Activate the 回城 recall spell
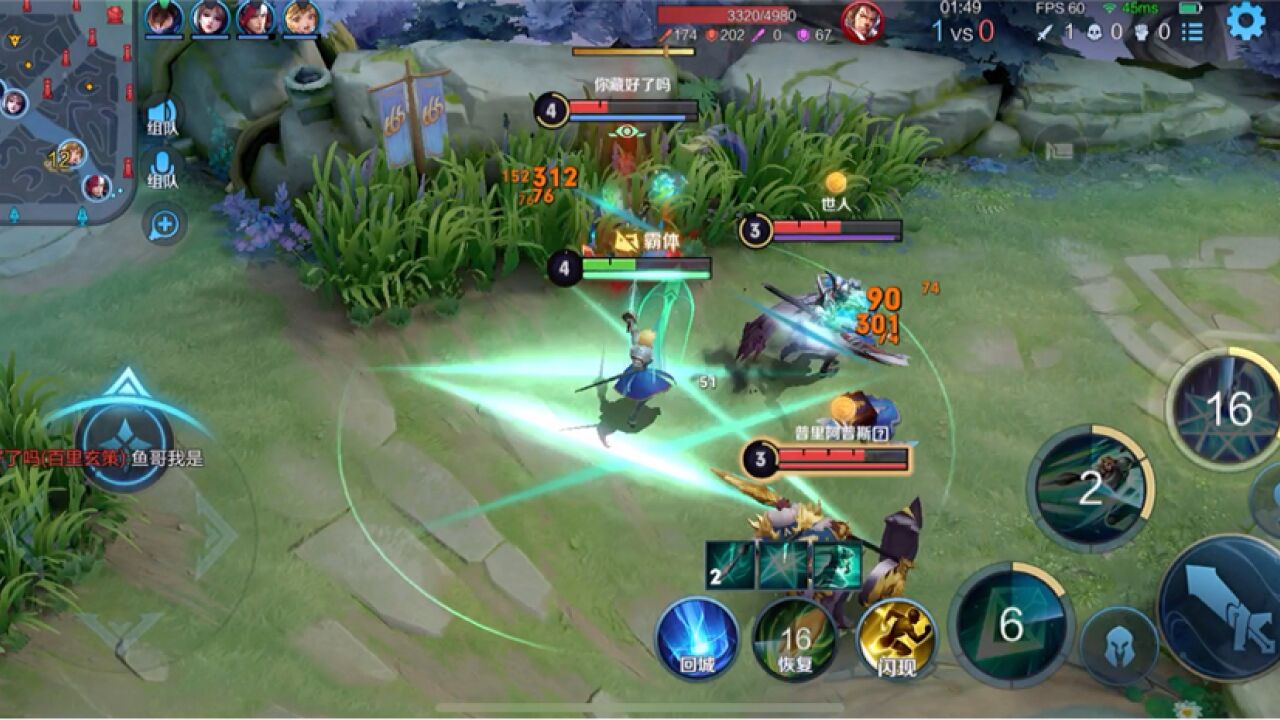Image resolution: width=1280 pixels, height=720 pixels. 697,638
